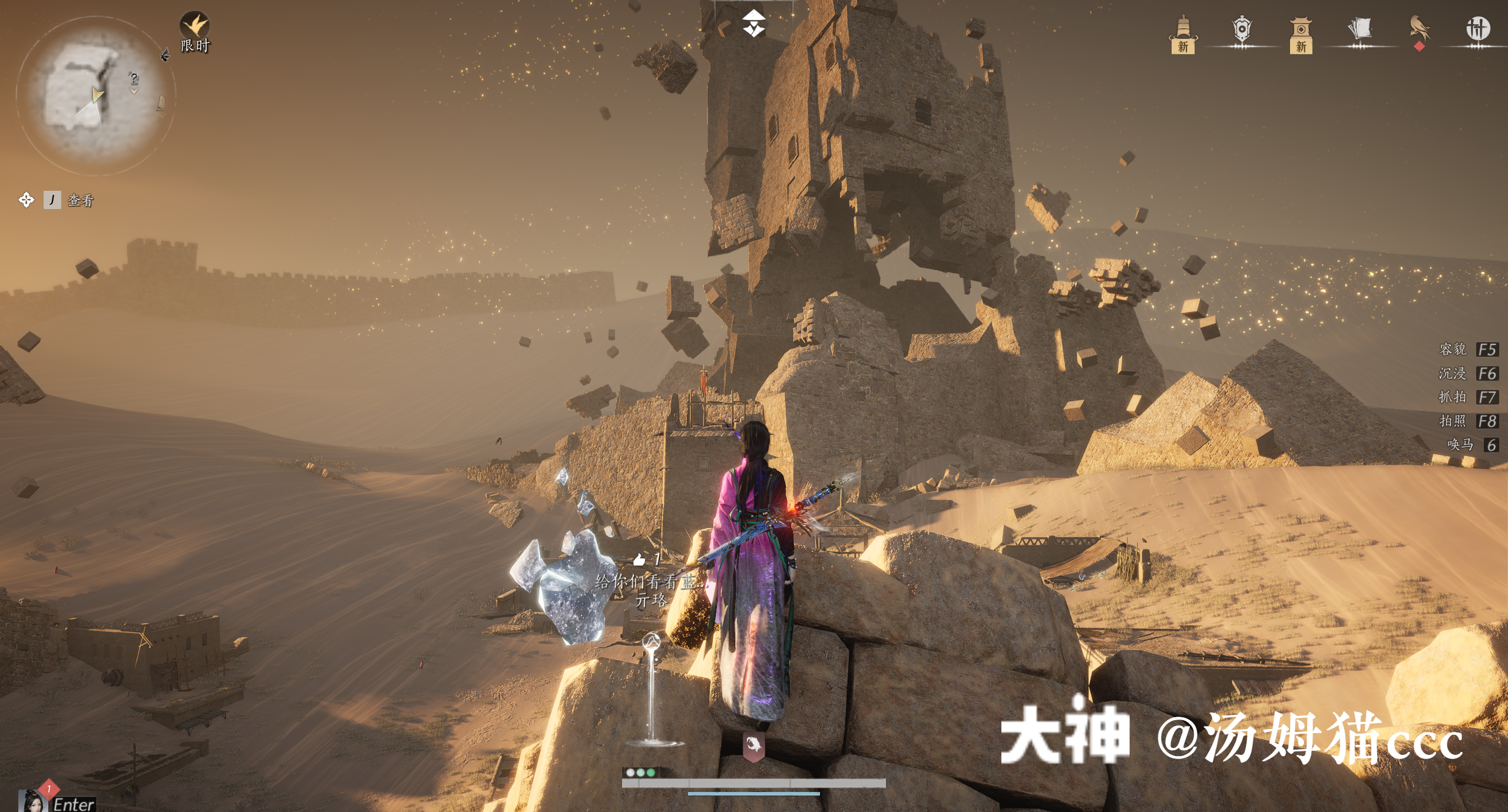Open the shield emblem menu icon
1508x812 pixels.
pos(1241,31)
